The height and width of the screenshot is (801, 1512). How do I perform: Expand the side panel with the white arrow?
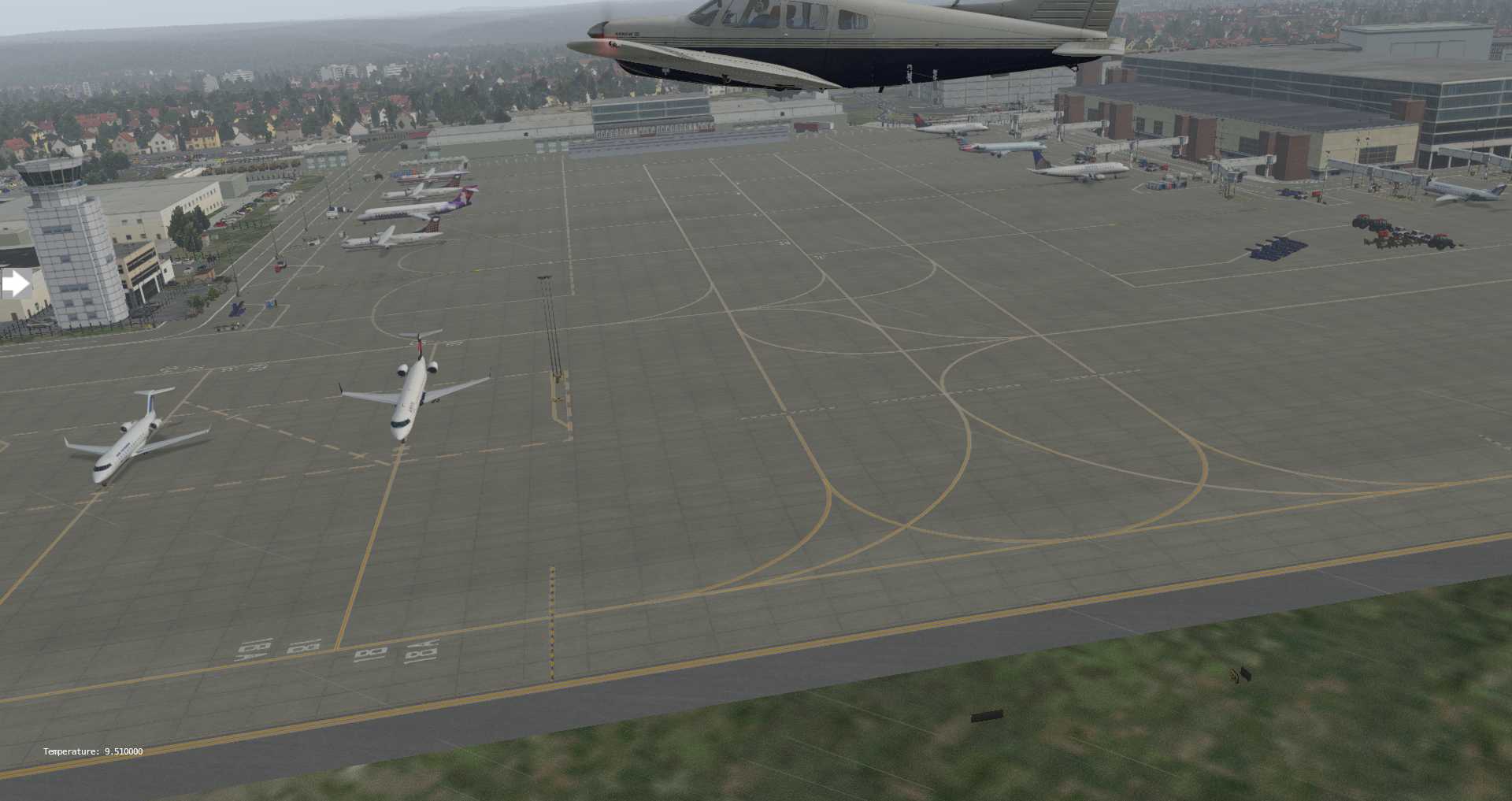tap(15, 284)
